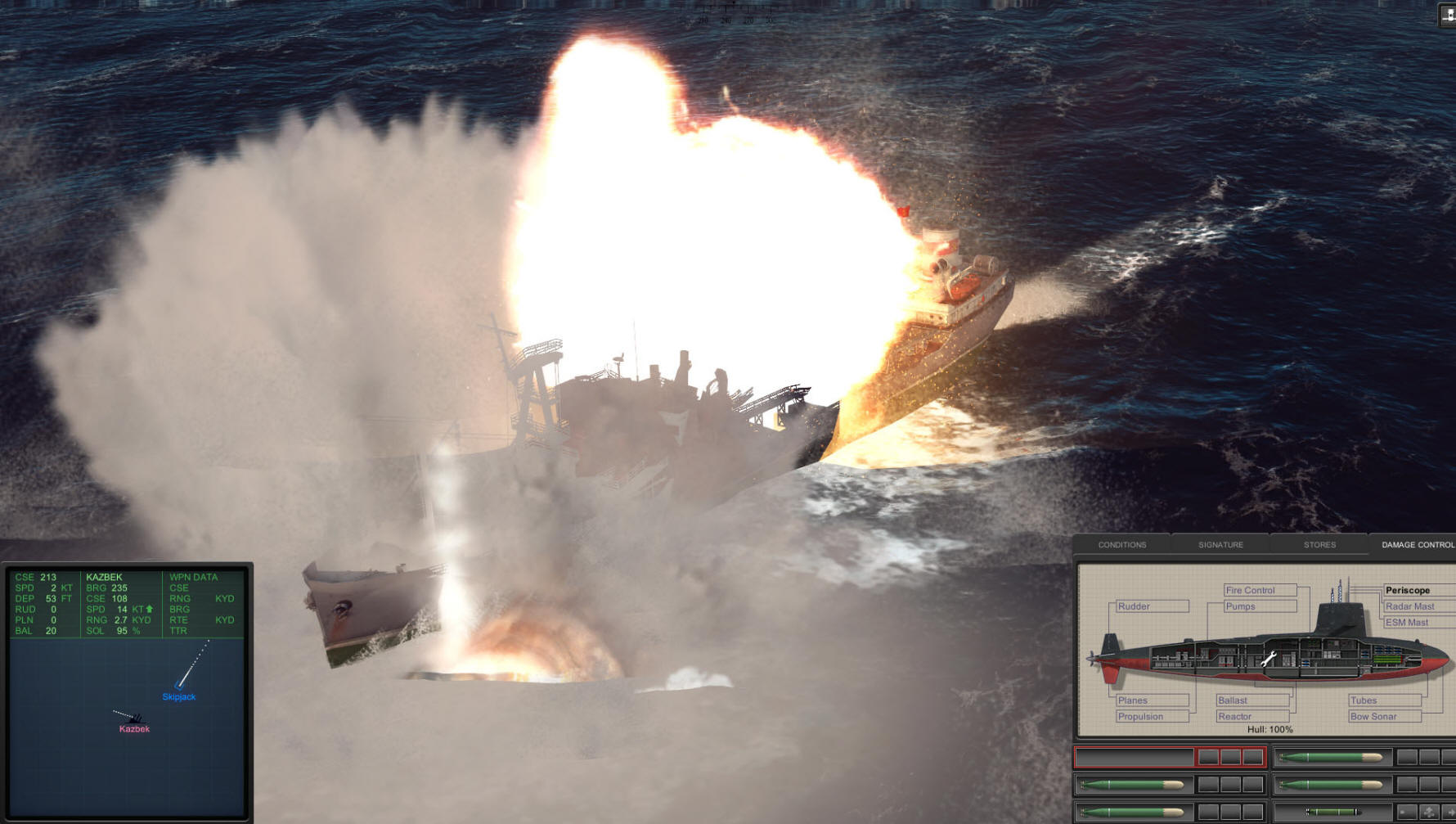Select the red-highlighted empty tube slot
The height and width of the screenshot is (824, 1456).
pos(1135,757)
